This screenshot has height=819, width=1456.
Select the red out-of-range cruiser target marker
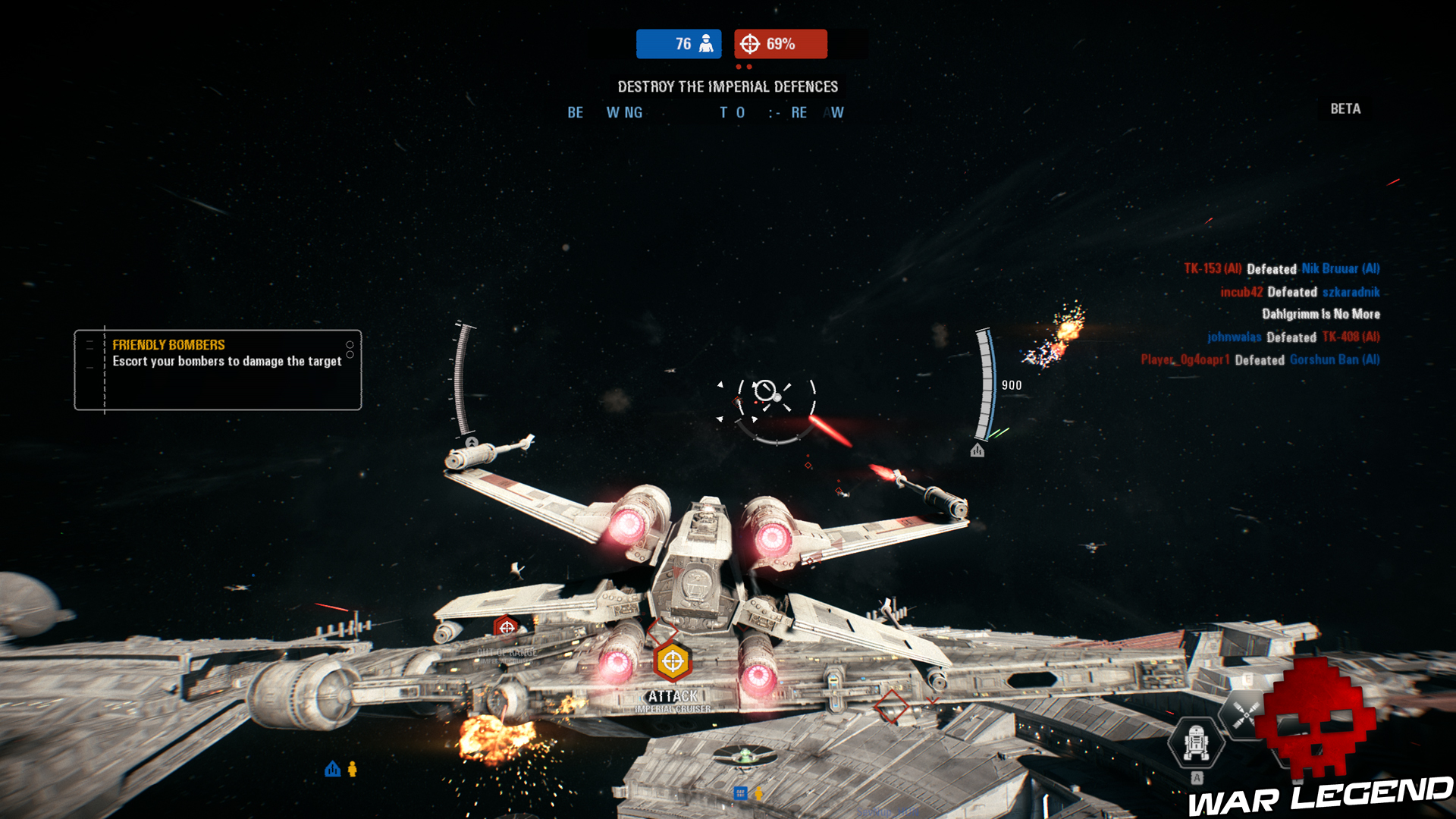coord(506,628)
